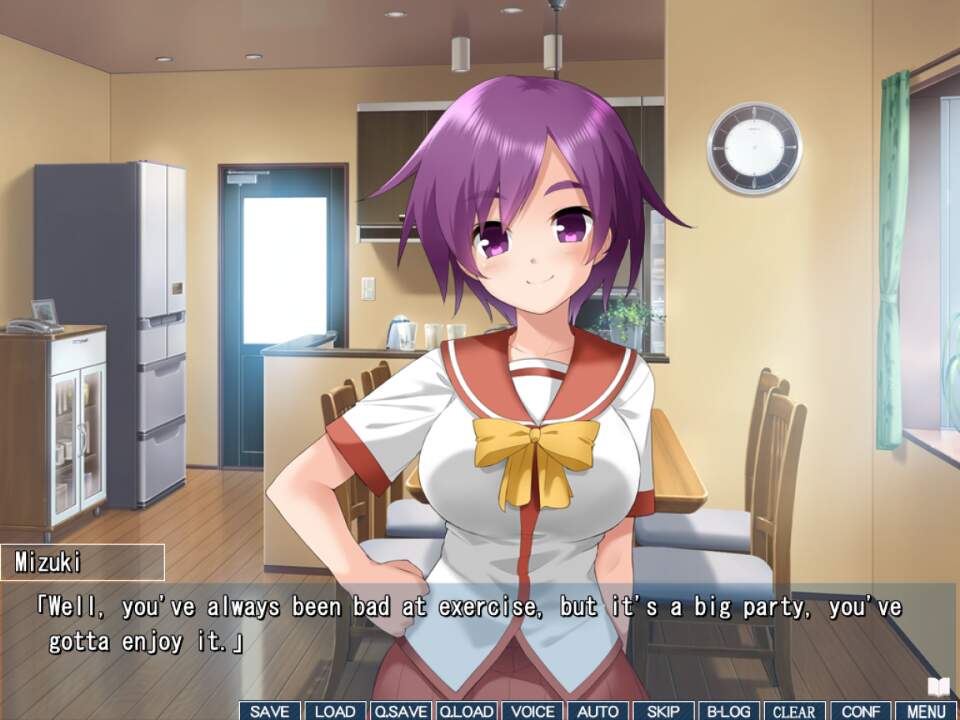
Task: Open the B-LOG backlog
Action: (729, 711)
